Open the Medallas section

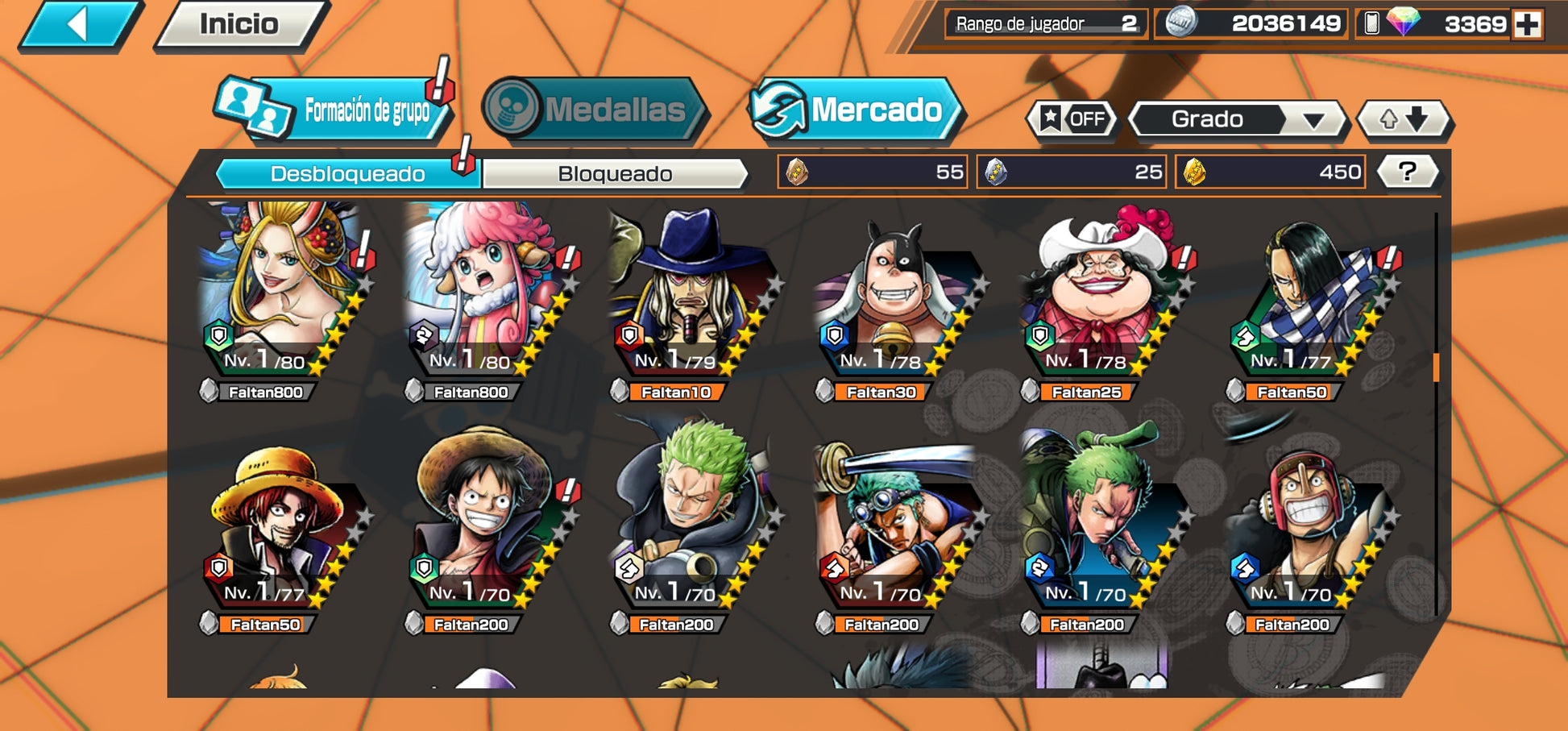[x=595, y=110]
